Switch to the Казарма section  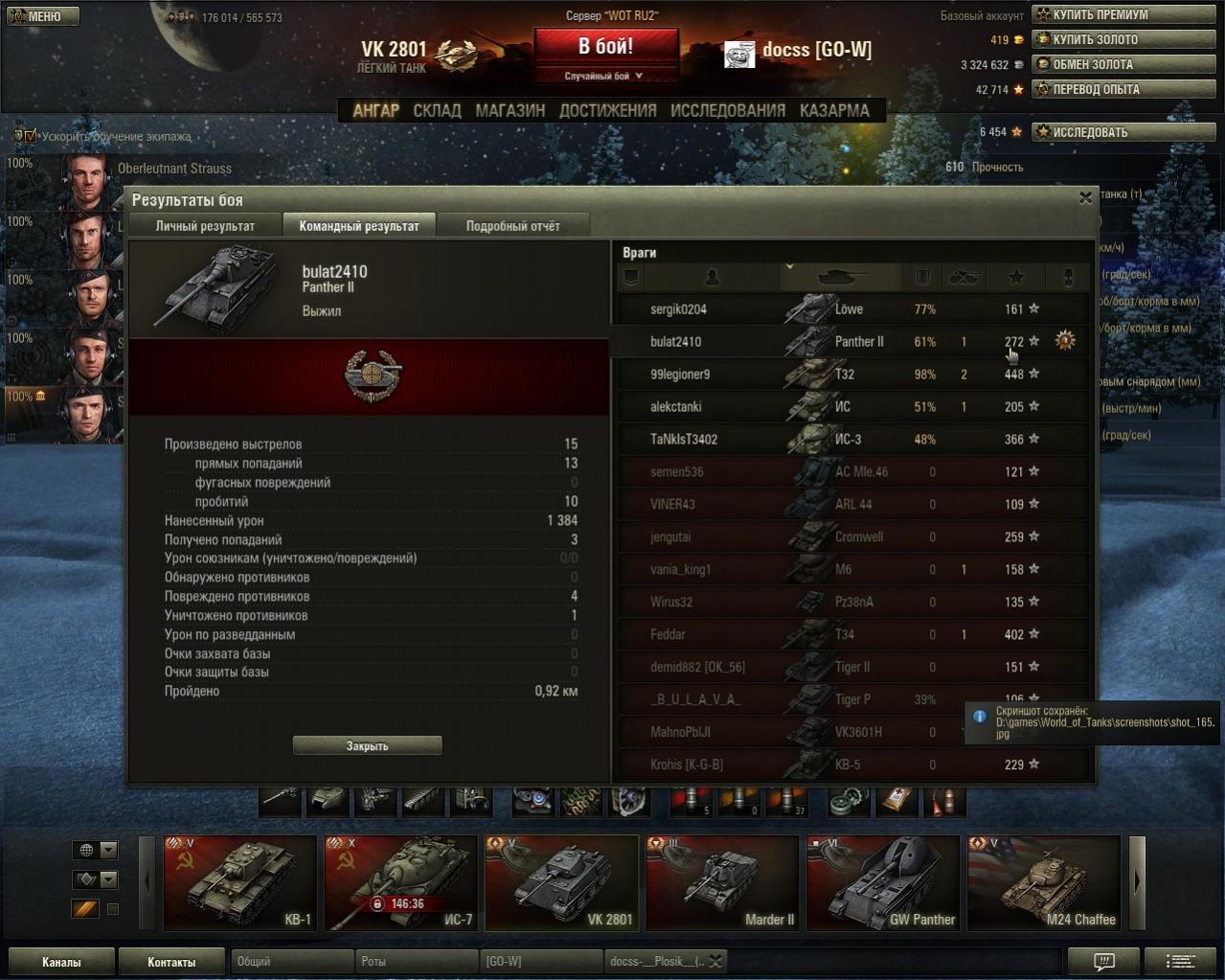click(834, 110)
